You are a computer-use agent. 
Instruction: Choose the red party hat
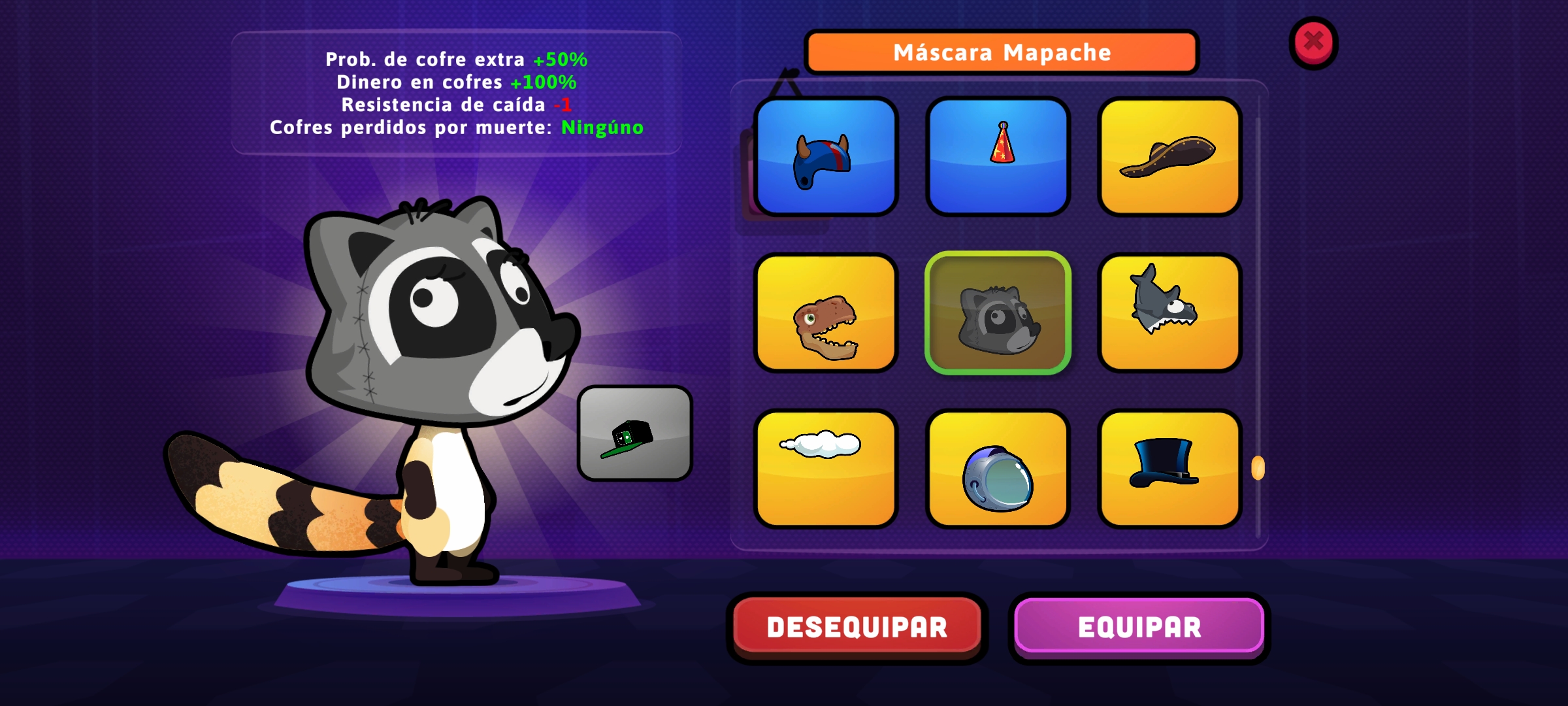pos(998,157)
